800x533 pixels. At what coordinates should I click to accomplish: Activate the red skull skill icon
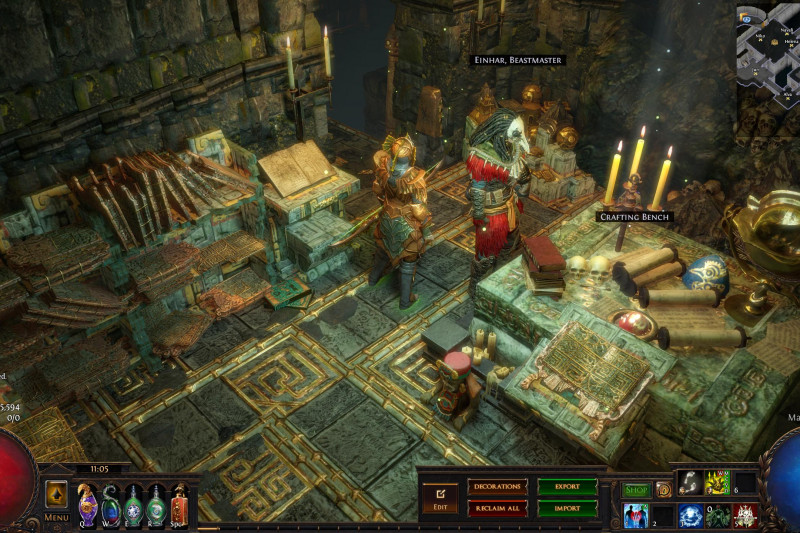(744, 515)
